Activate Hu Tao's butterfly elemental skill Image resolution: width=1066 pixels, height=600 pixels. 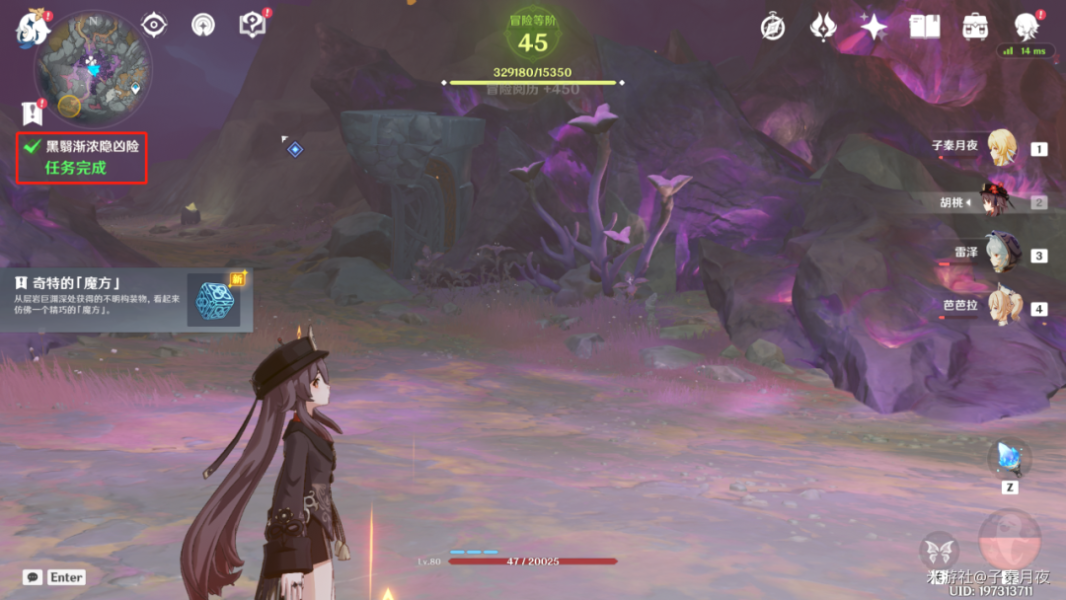pyautogui.click(x=939, y=552)
